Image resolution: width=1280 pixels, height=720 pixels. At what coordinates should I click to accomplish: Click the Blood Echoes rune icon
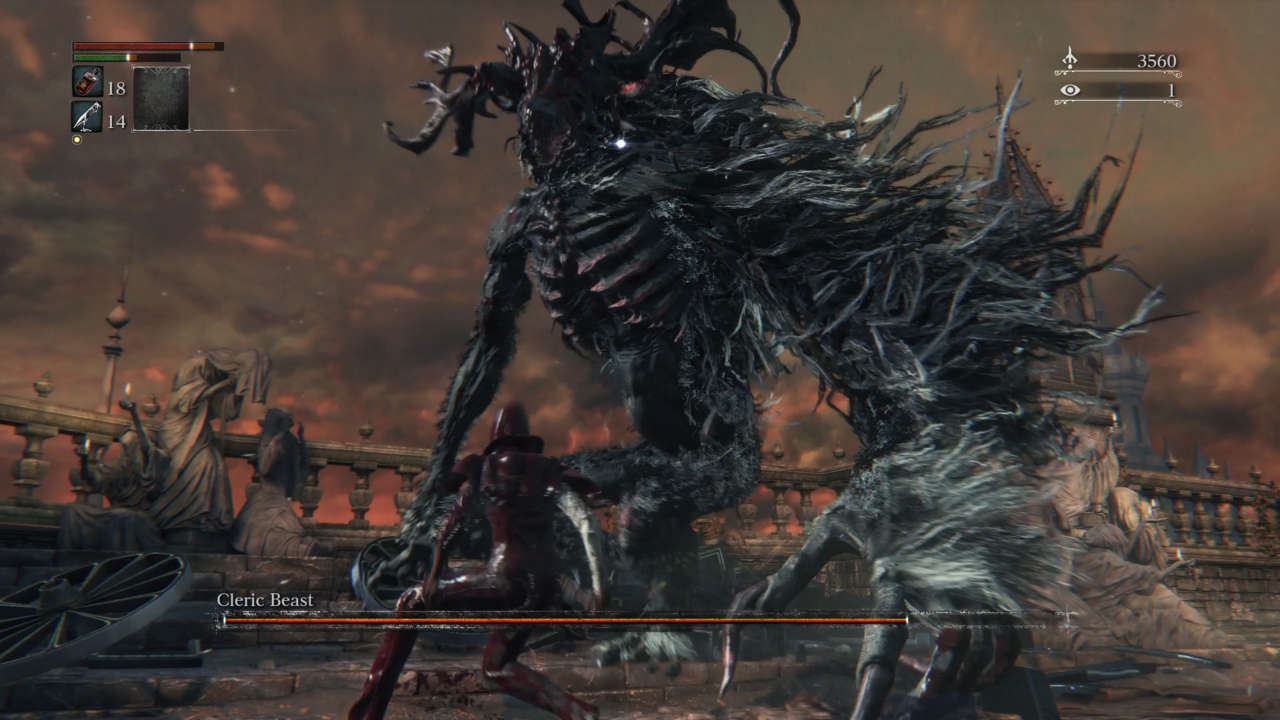tap(1069, 58)
